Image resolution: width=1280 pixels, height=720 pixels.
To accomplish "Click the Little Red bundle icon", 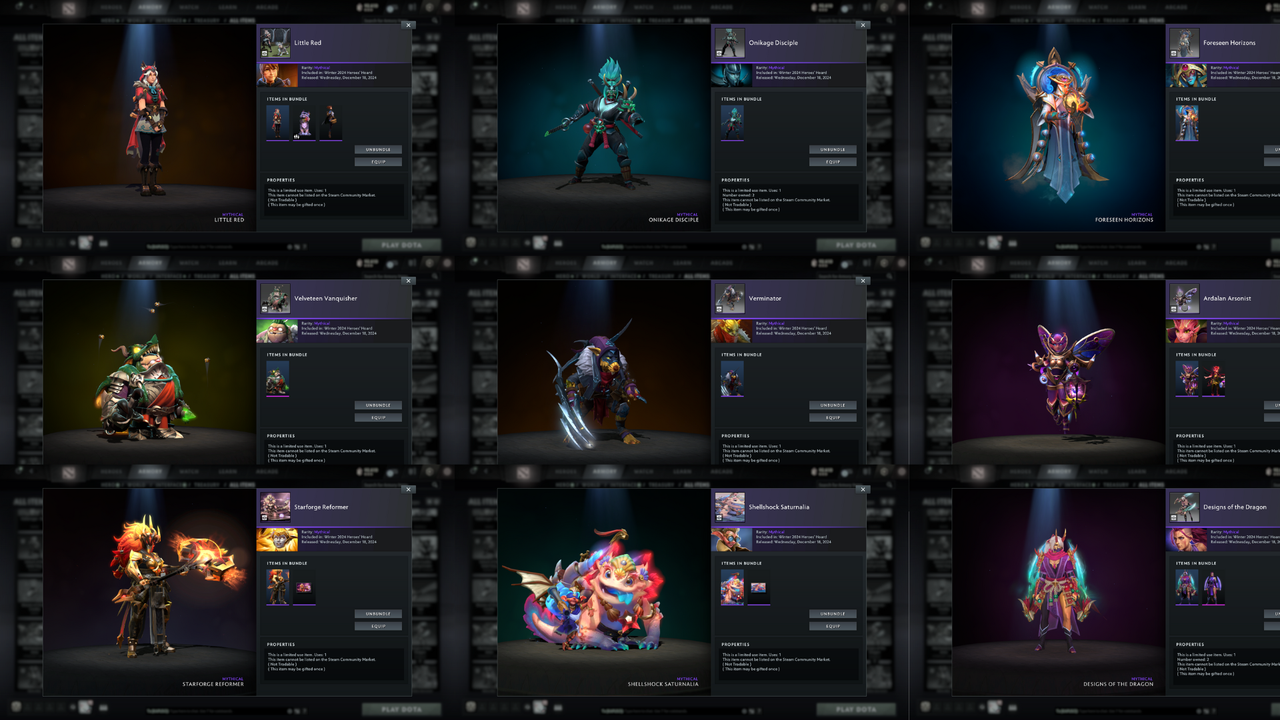I will click(277, 41).
